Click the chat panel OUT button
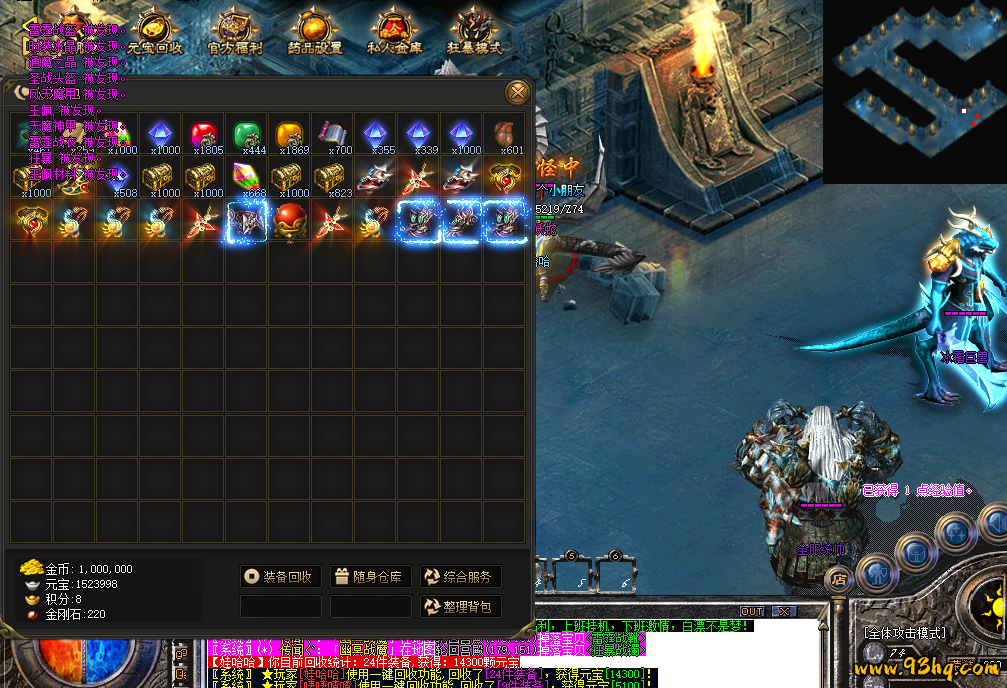 [x=752, y=611]
